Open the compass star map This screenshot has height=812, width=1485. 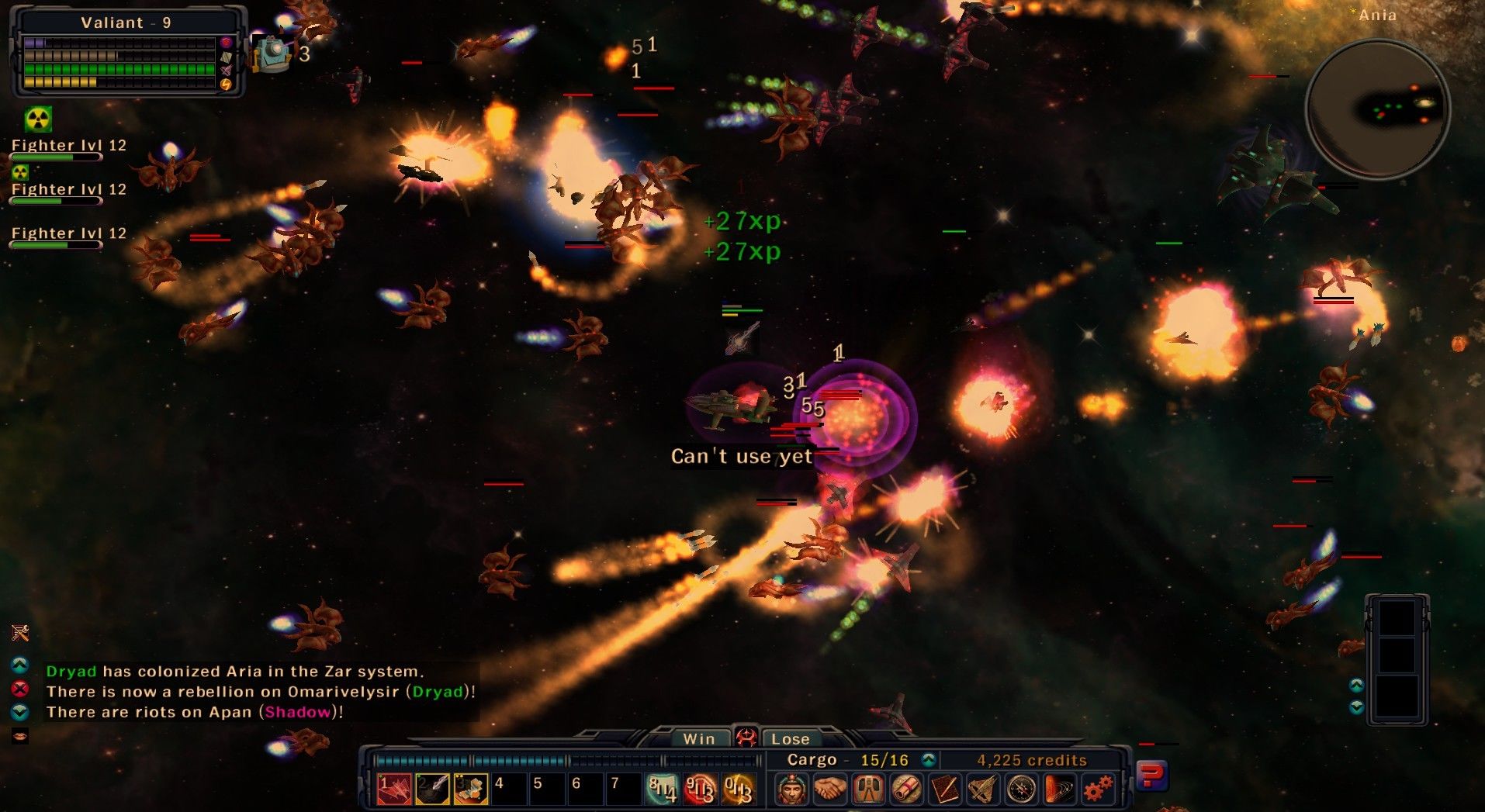tap(1021, 789)
